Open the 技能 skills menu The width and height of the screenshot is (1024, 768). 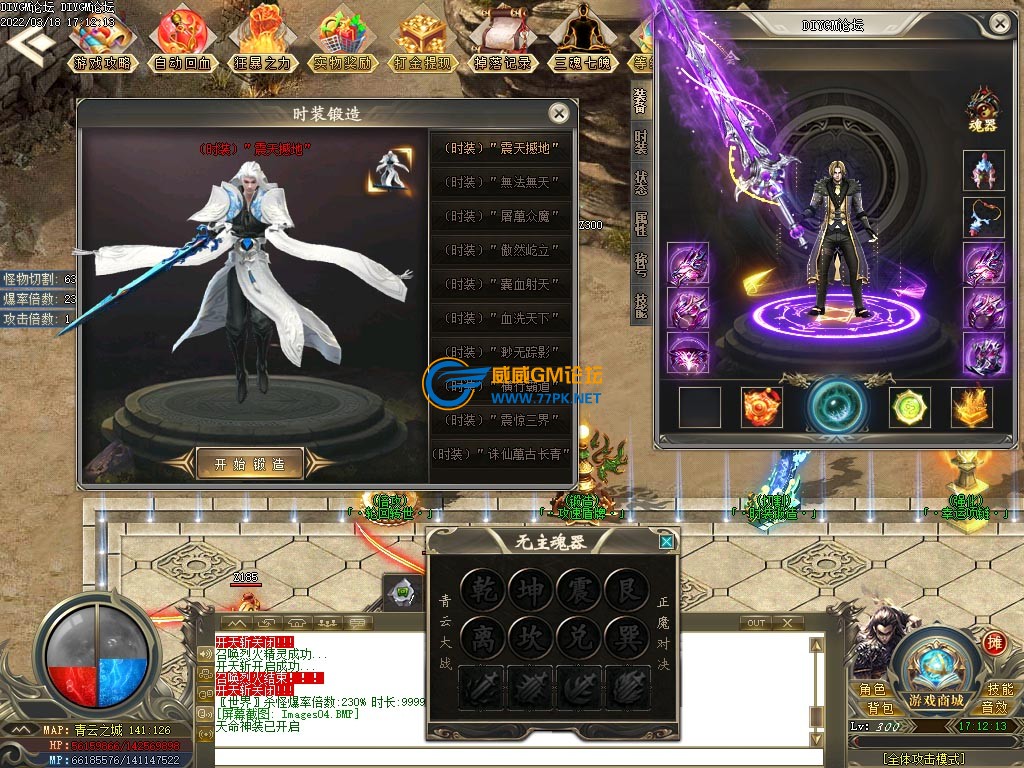[999, 689]
